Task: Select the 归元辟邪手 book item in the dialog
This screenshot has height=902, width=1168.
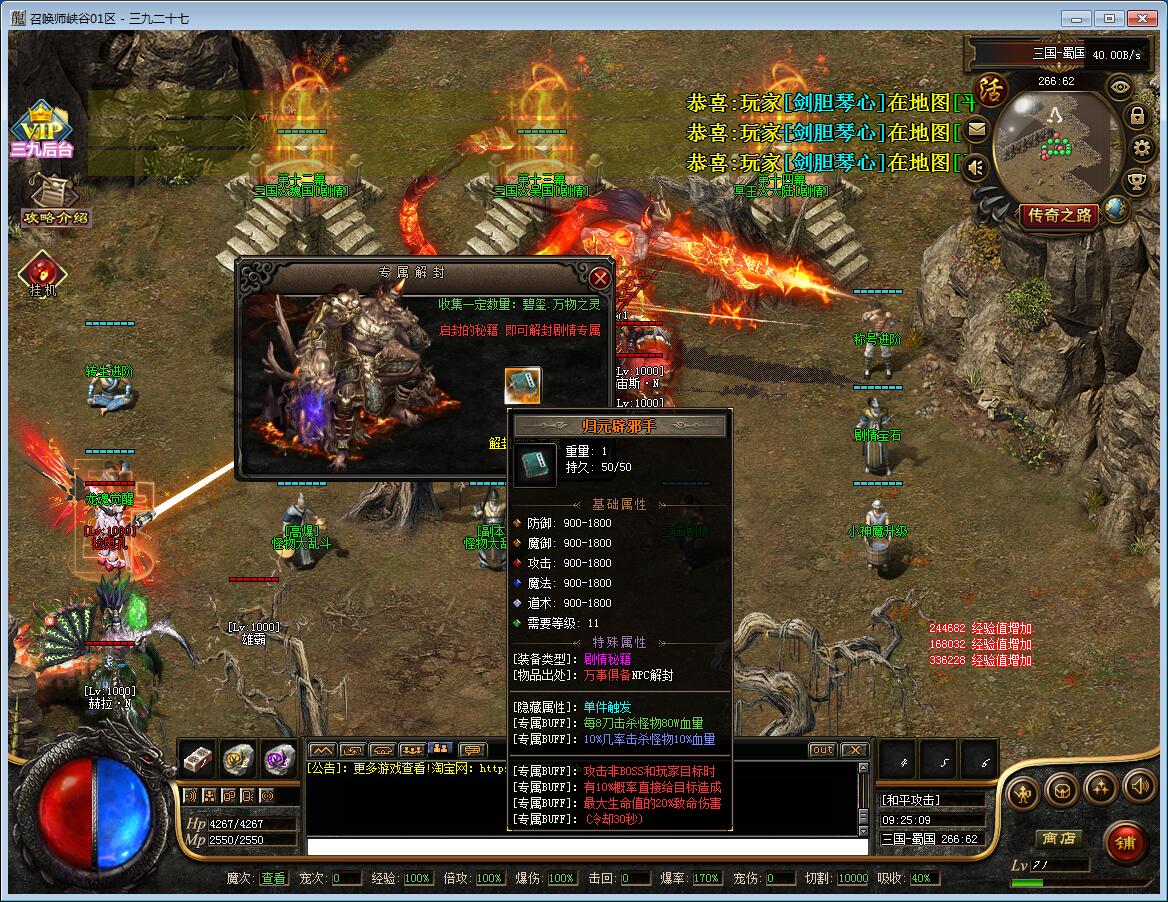Action: pyautogui.click(x=522, y=386)
